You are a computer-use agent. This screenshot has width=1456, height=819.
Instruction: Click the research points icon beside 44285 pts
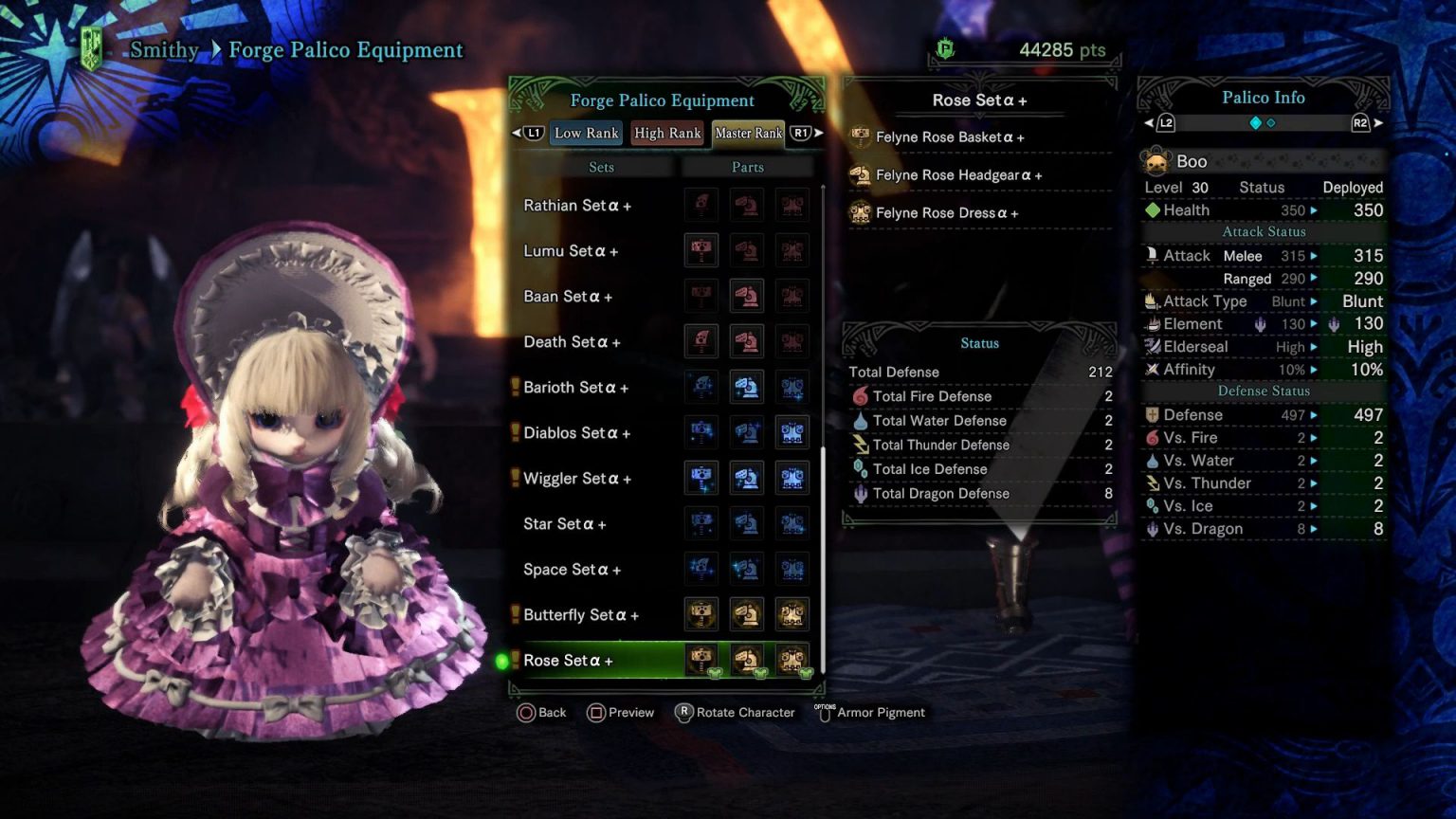tap(945, 49)
